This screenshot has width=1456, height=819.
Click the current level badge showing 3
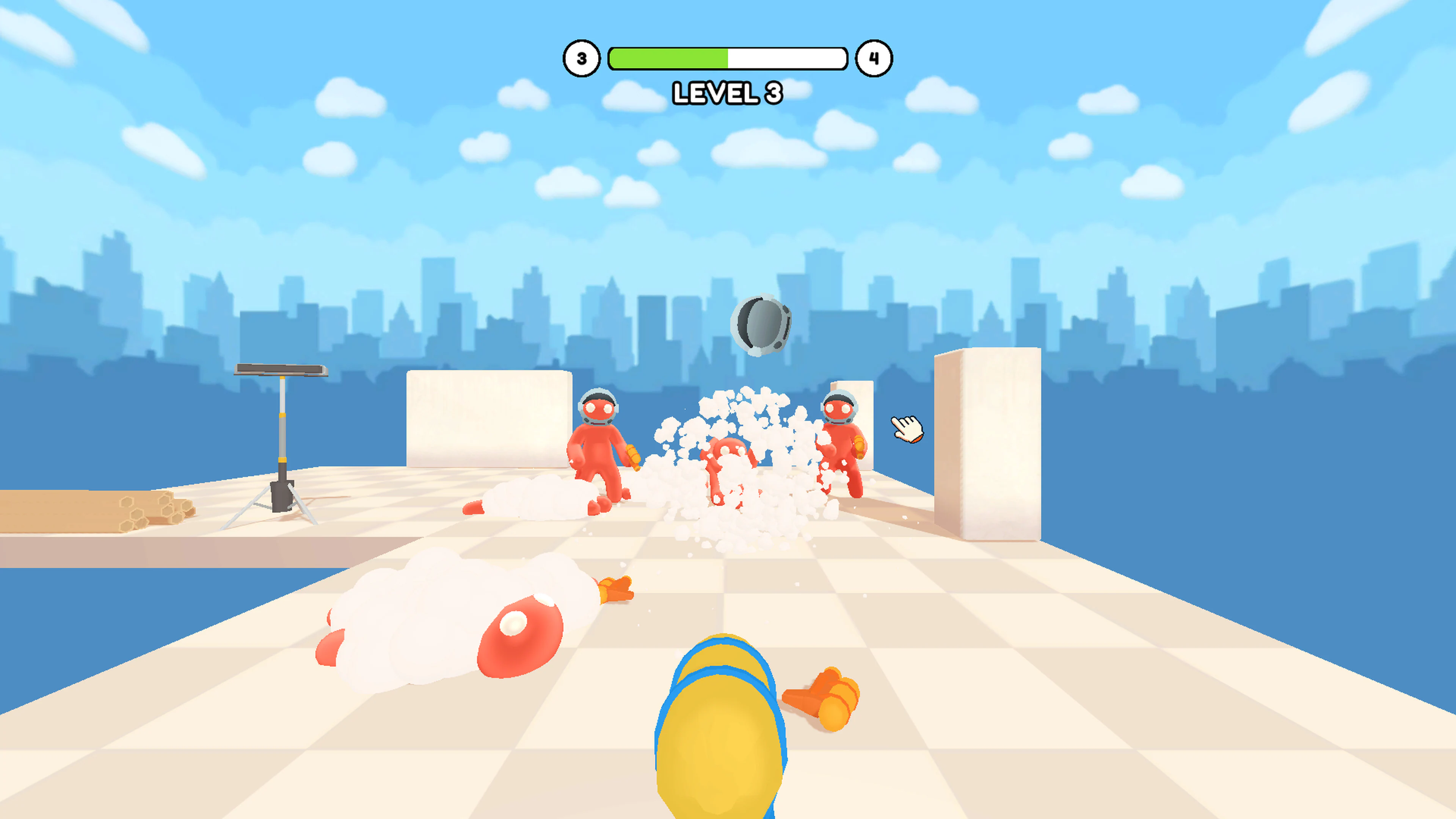click(581, 58)
